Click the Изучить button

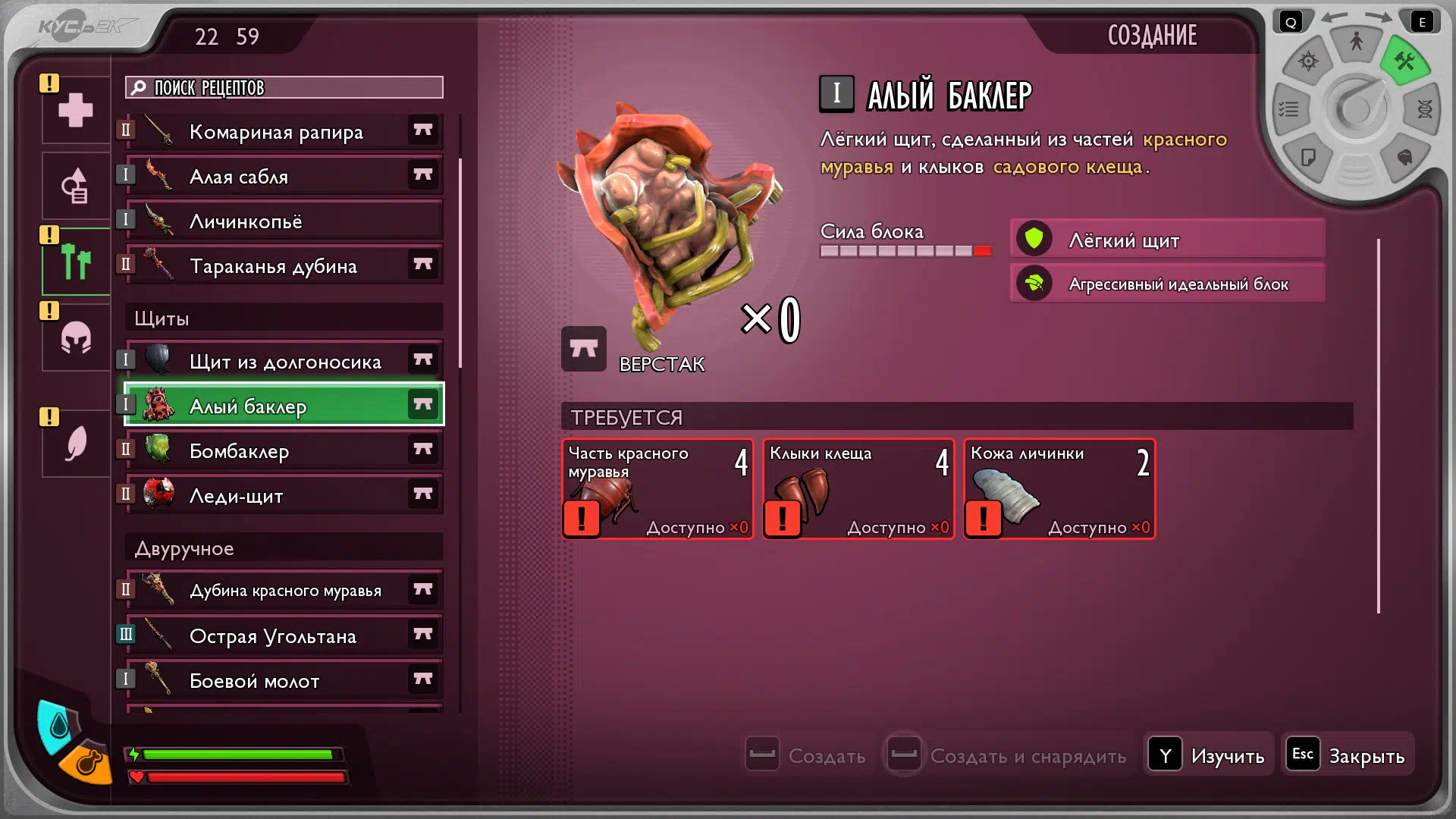click(x=1207, y=755)
